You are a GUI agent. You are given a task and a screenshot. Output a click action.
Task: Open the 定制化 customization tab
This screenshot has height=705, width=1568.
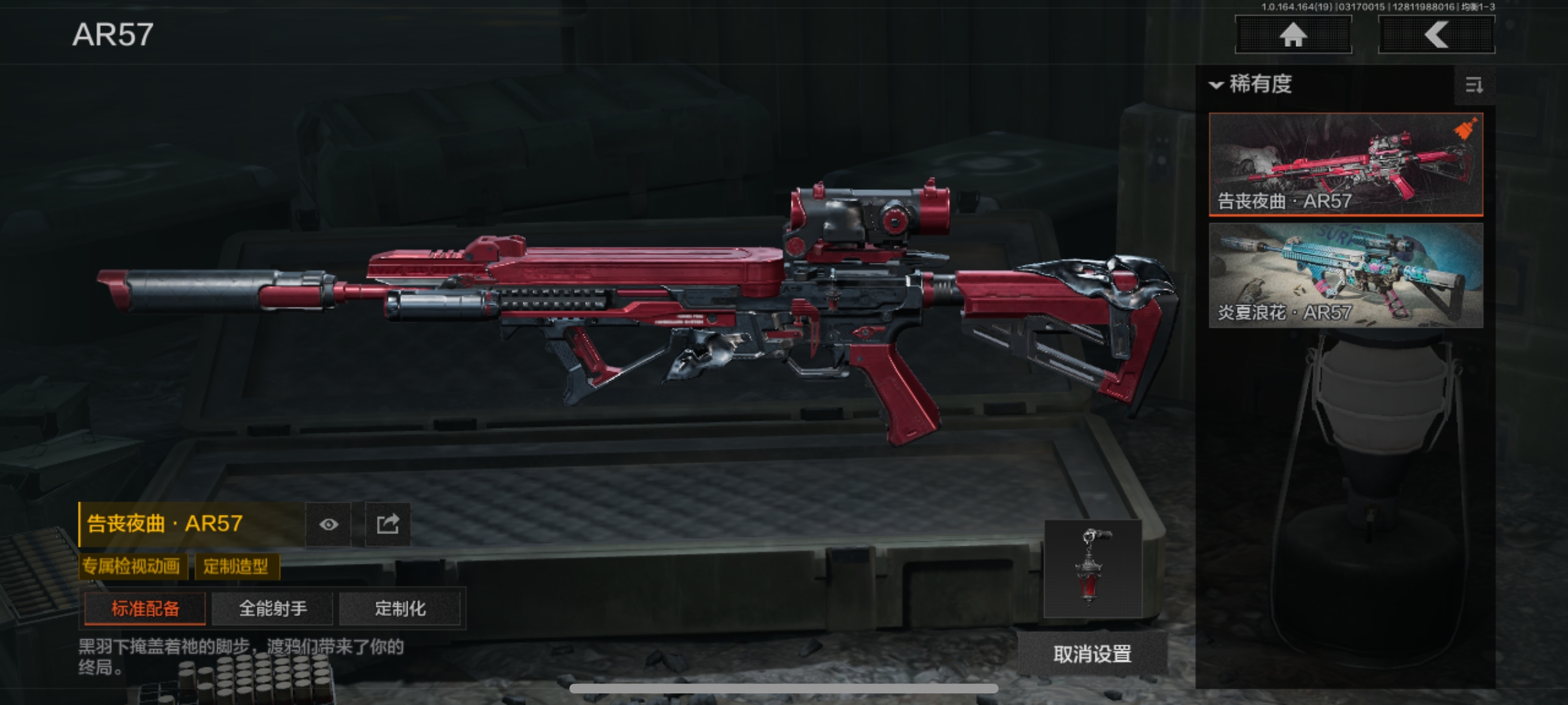(400, 609)
